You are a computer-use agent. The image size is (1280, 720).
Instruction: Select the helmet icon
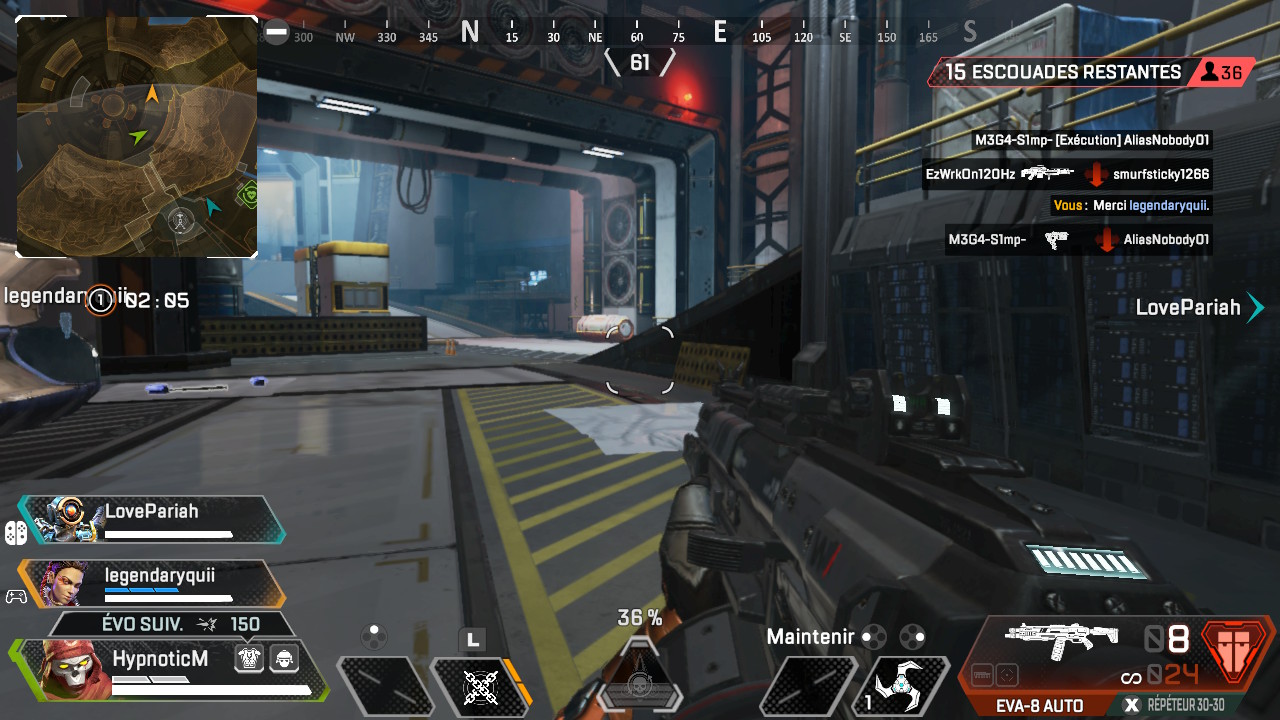[284, 658]
